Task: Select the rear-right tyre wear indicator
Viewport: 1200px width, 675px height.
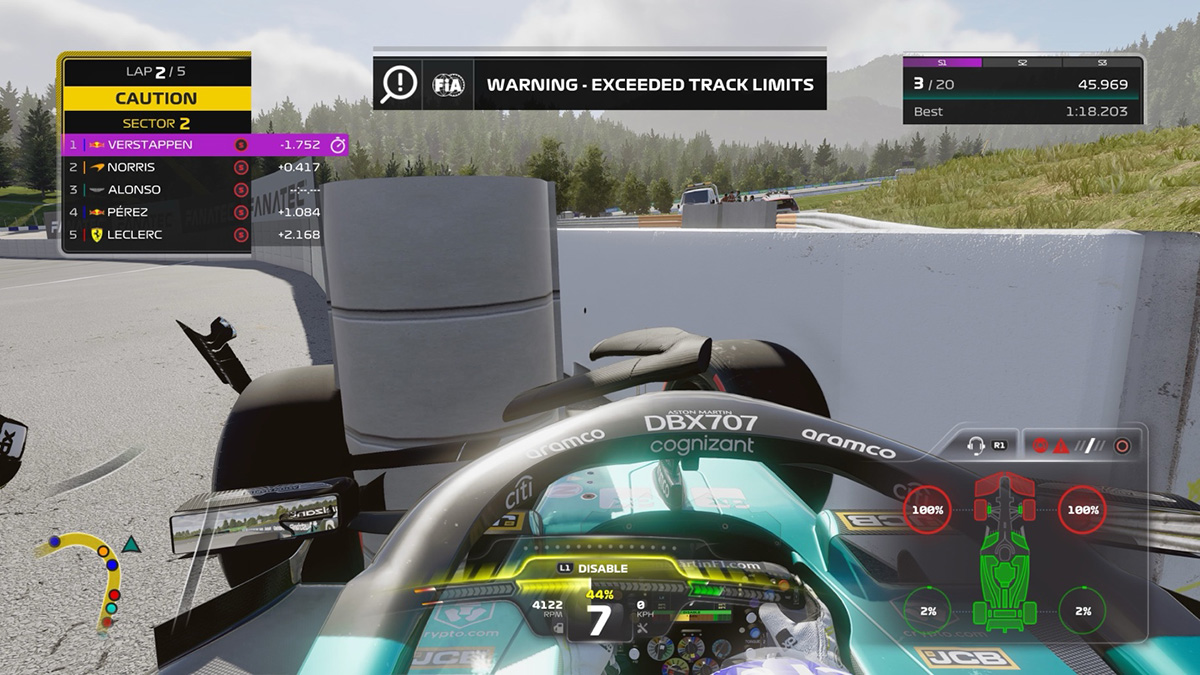Action: [x=1082, y=611]
